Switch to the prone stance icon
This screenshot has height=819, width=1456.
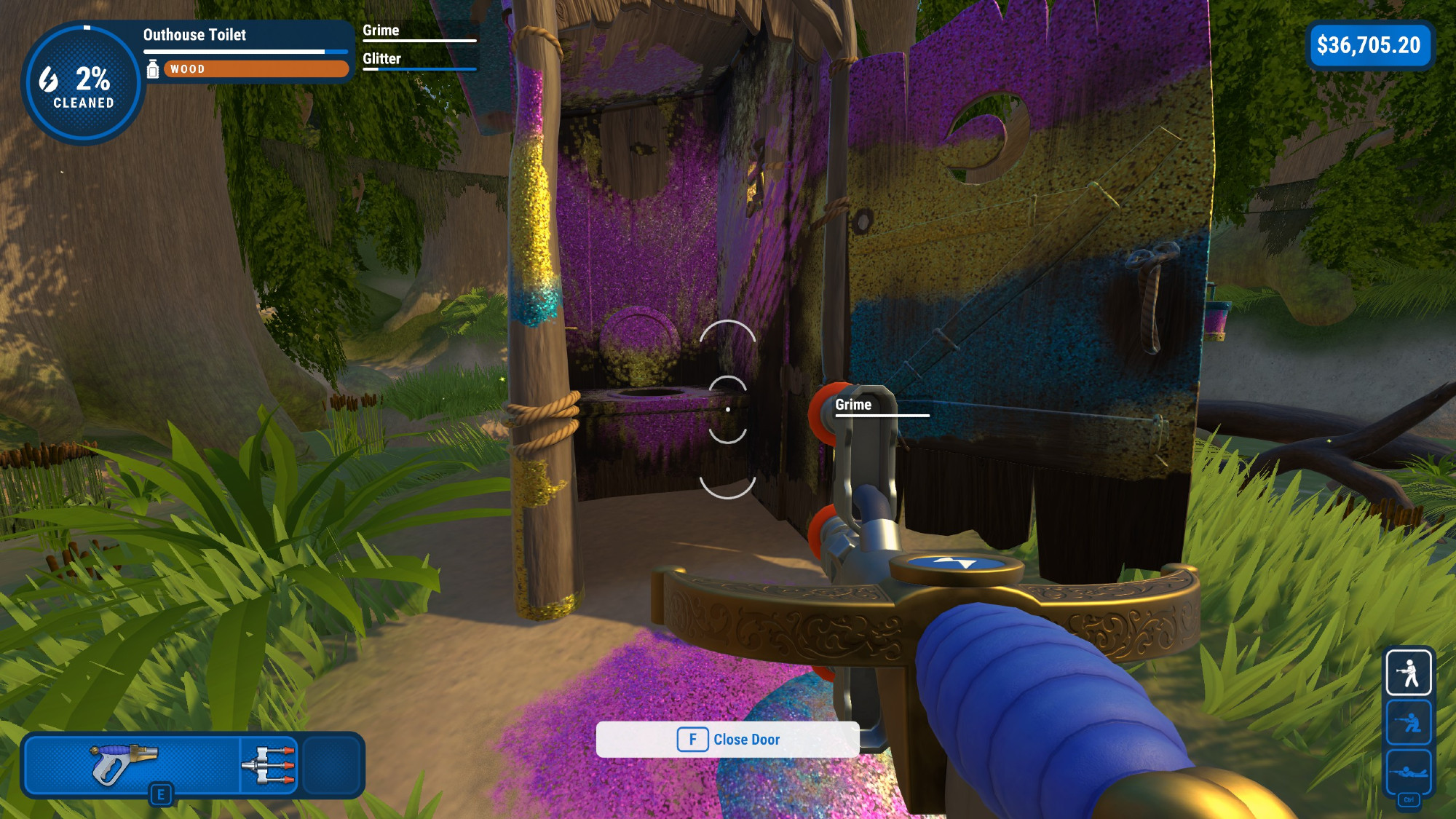[x=1408, y=770]
